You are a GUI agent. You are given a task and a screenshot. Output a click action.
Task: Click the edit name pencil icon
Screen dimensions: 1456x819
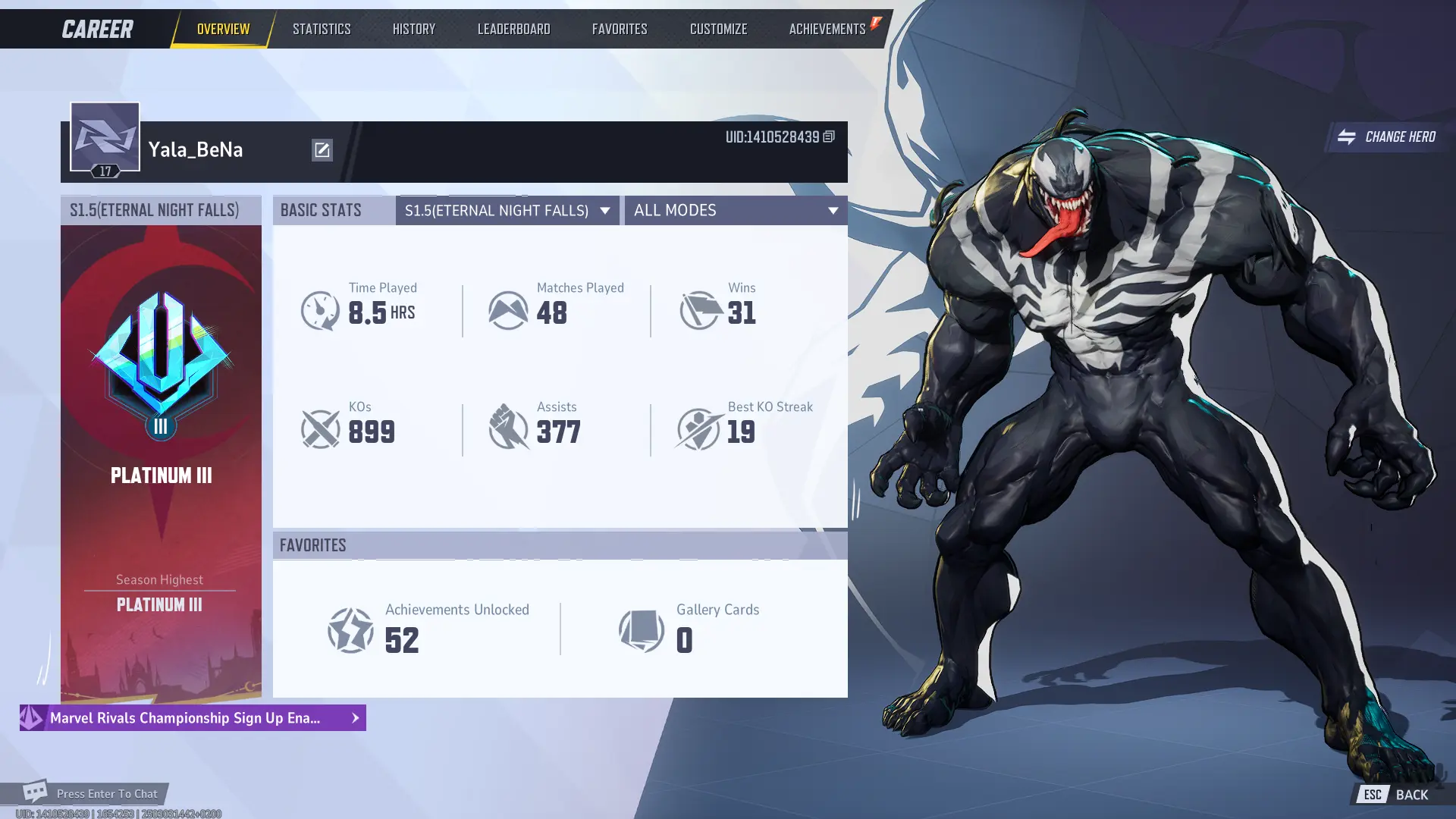click(322, 149)
